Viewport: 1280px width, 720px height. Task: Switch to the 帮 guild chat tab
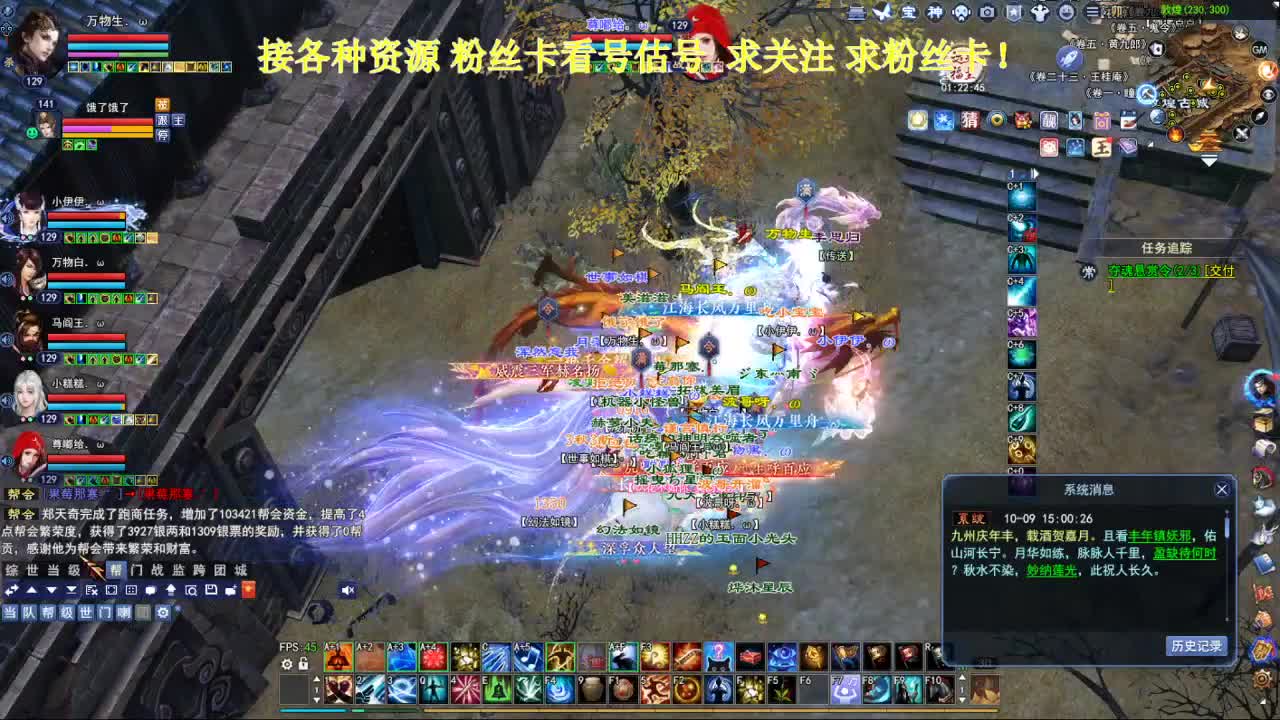pyautogui.click(x=118, y=571)
